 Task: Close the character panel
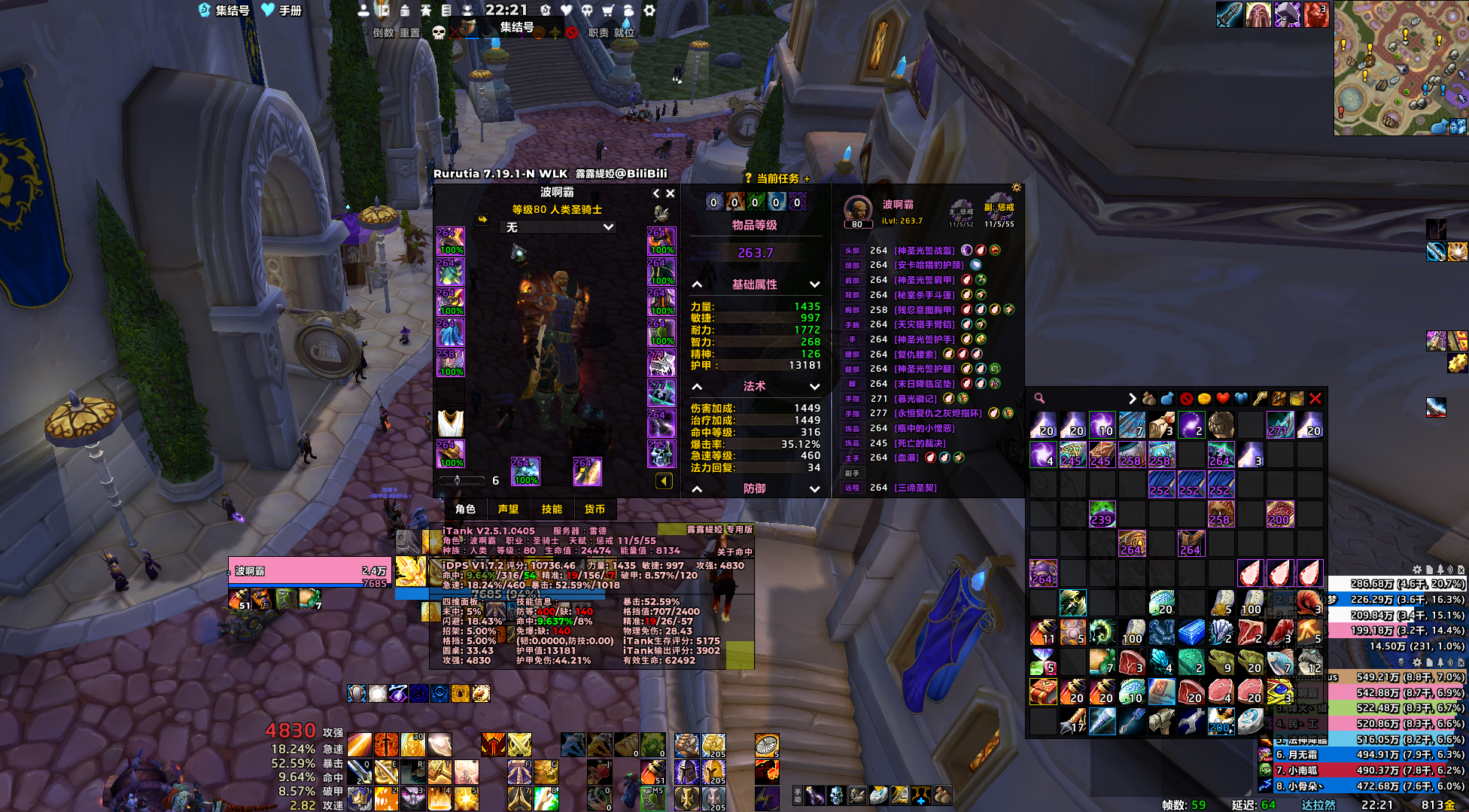(671, 193)
